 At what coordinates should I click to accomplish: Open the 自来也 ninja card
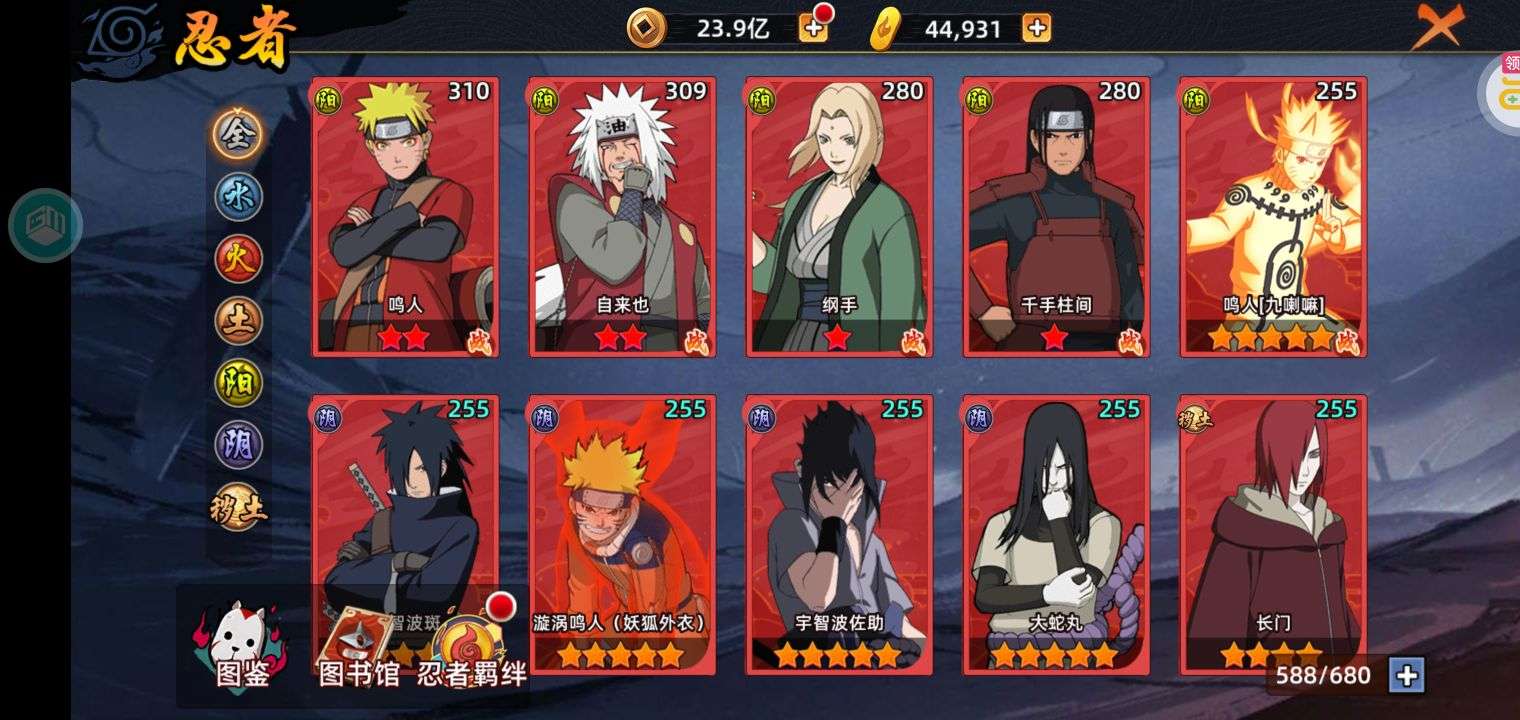[x=622, y=216]
